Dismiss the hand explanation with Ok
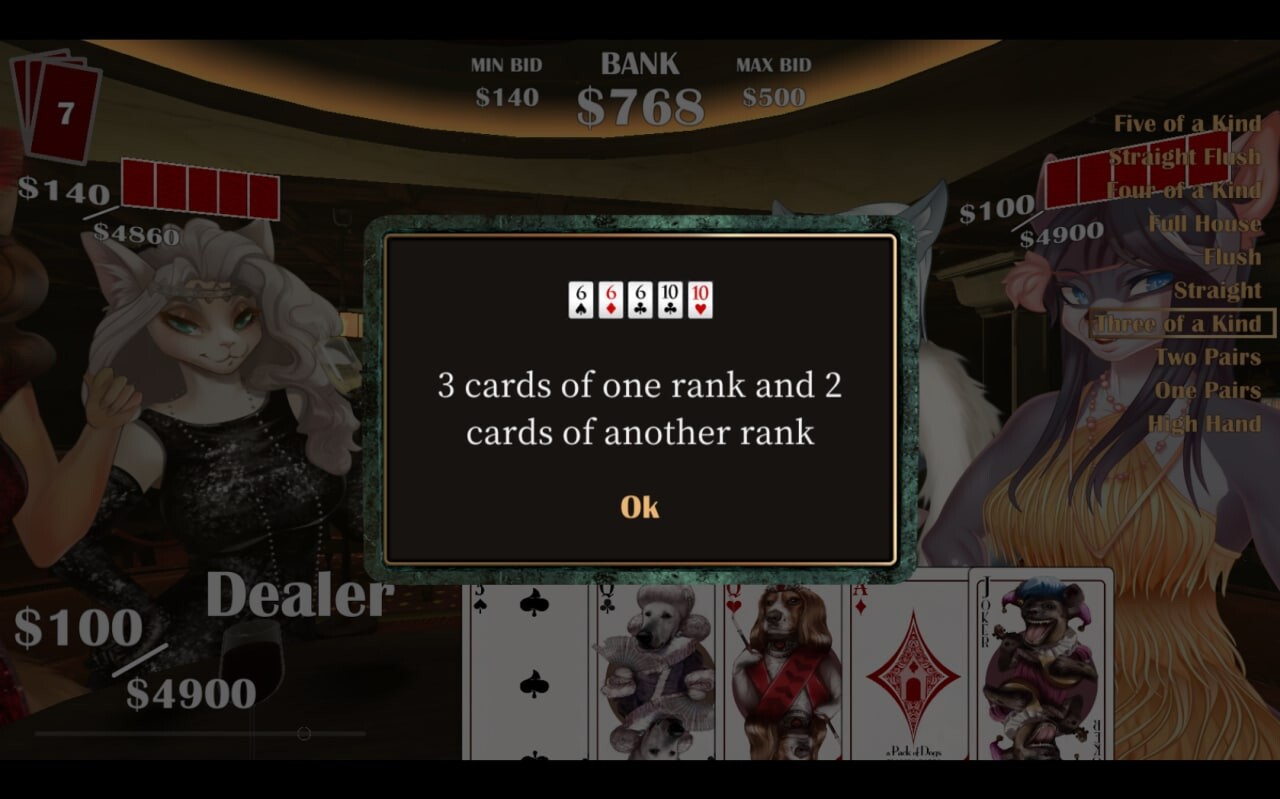The width and height of the screenshot is (1280, 799). (639, 507)
